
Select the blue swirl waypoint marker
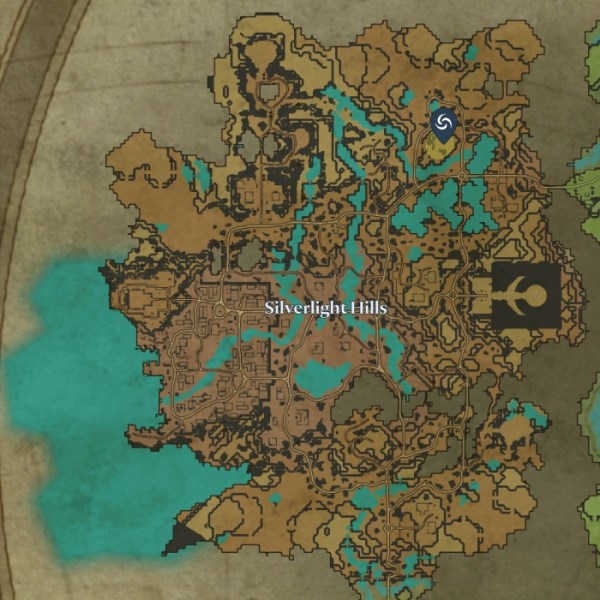444,122
